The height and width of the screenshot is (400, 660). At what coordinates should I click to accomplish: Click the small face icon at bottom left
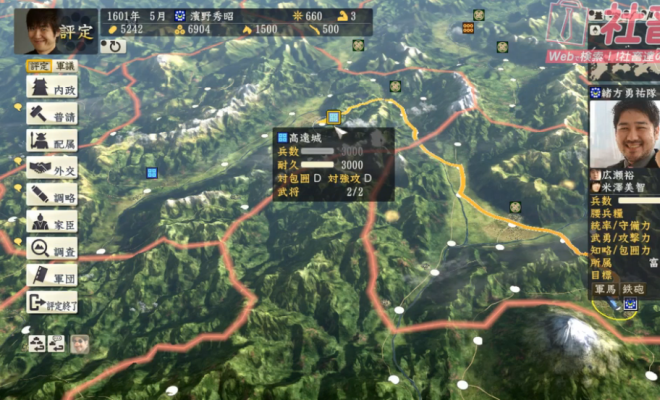pos(80,343)
